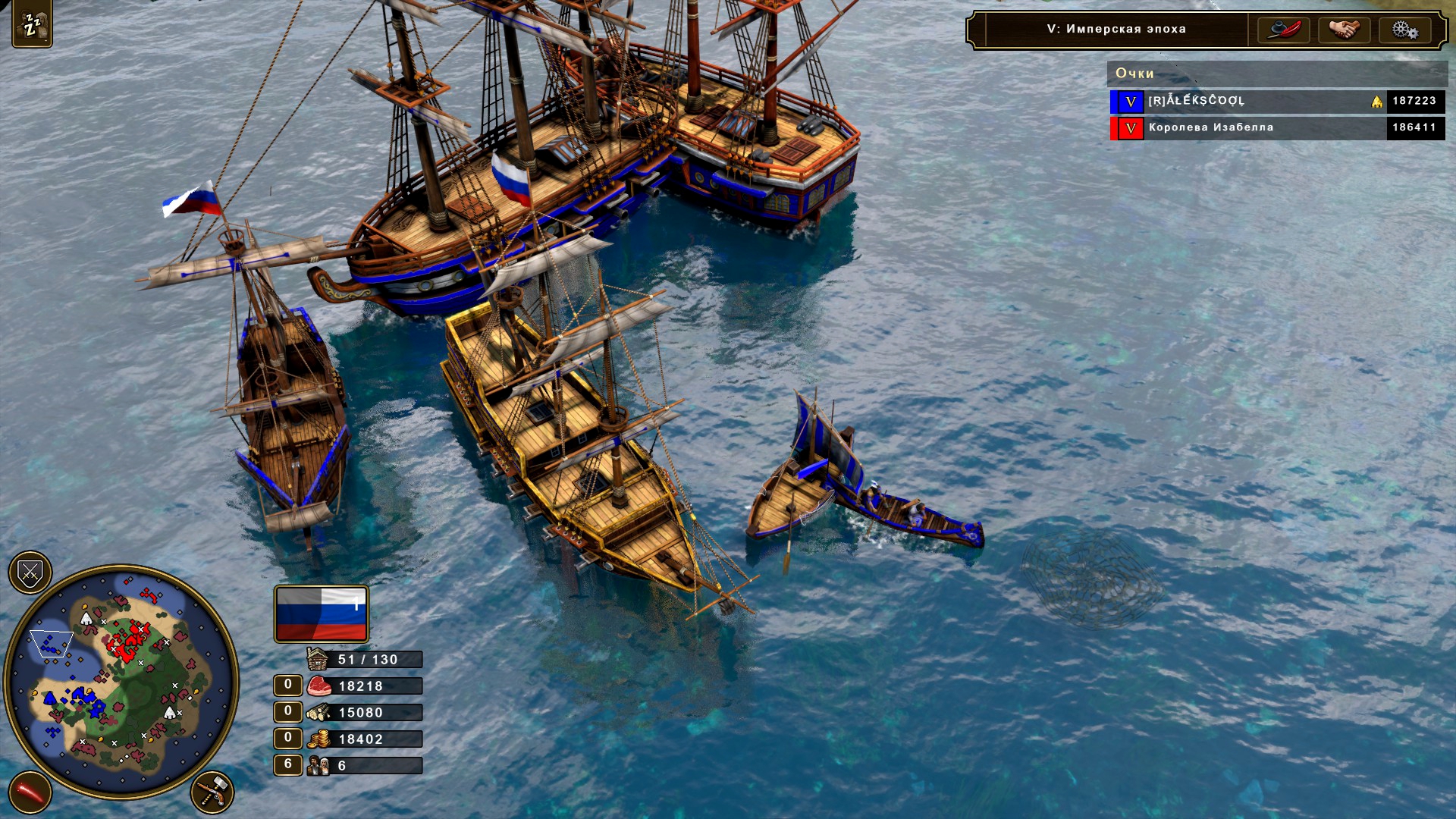
Task: Open the gears game menu
Action: point(1404,30)
